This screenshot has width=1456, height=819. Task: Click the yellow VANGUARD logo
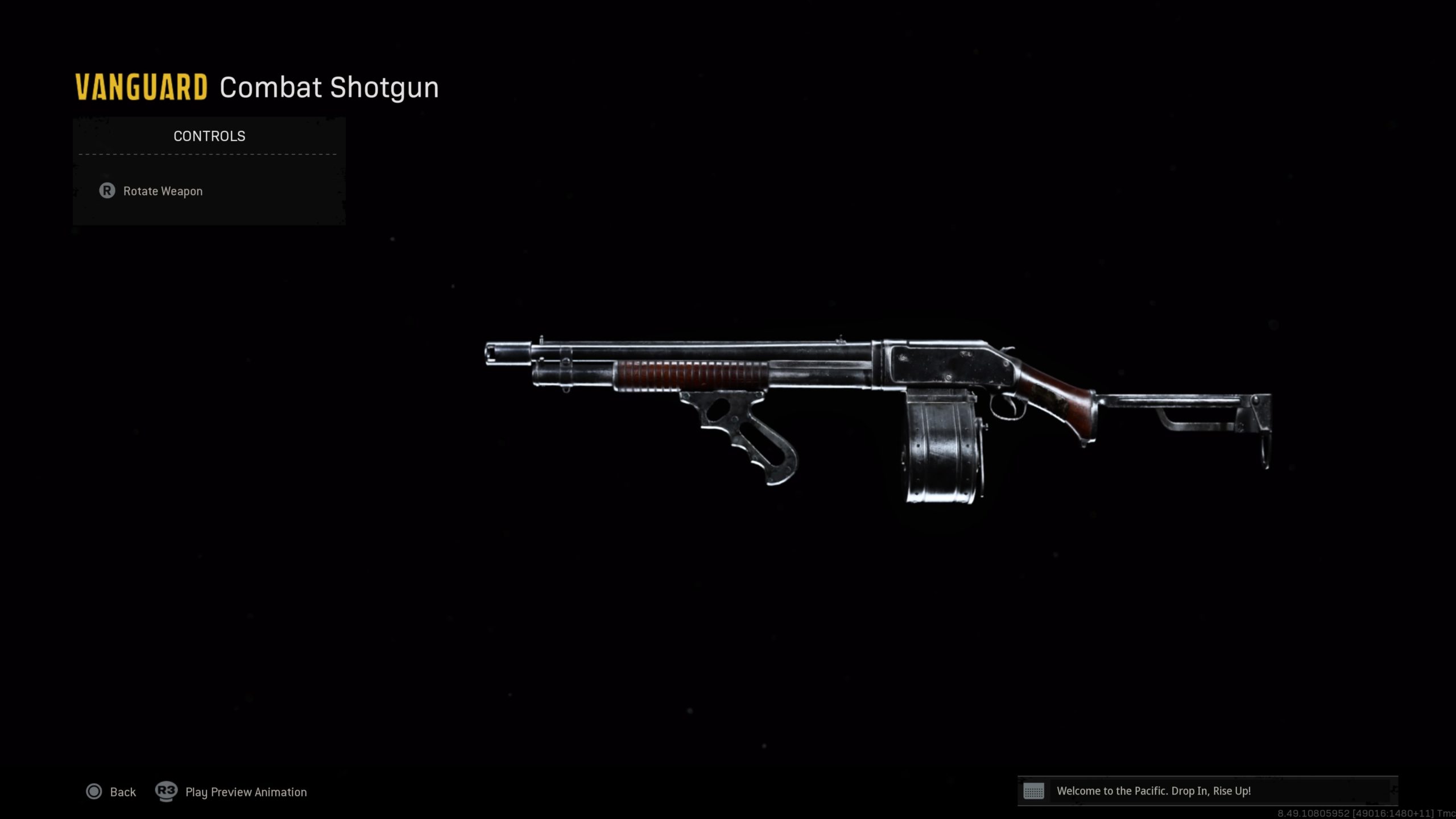[140, 86]
